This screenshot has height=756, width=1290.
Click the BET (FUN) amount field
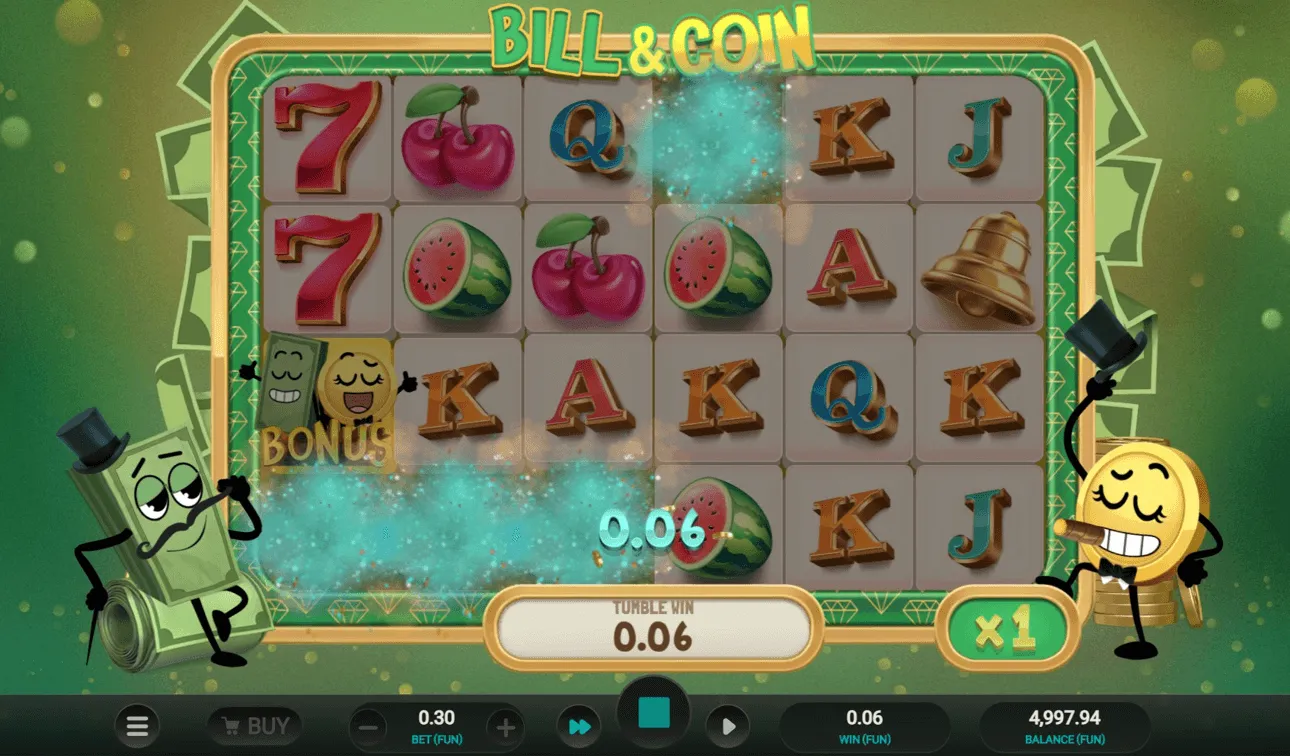[438, 725]
